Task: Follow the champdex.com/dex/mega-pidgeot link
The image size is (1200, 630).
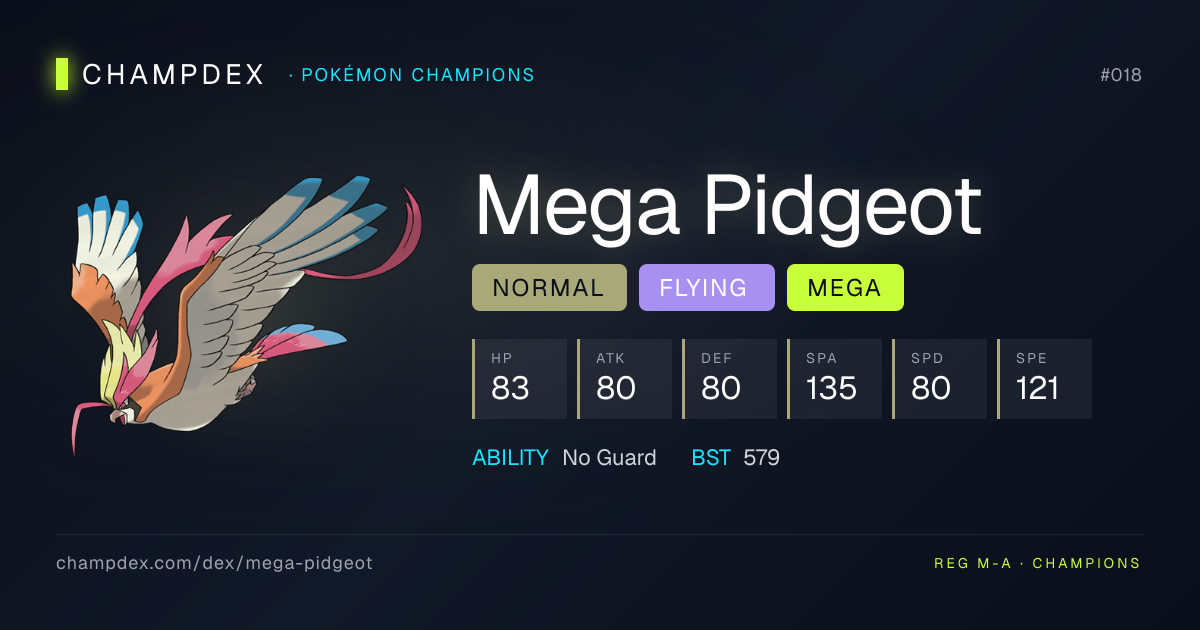Action: (x=214, y=563)
